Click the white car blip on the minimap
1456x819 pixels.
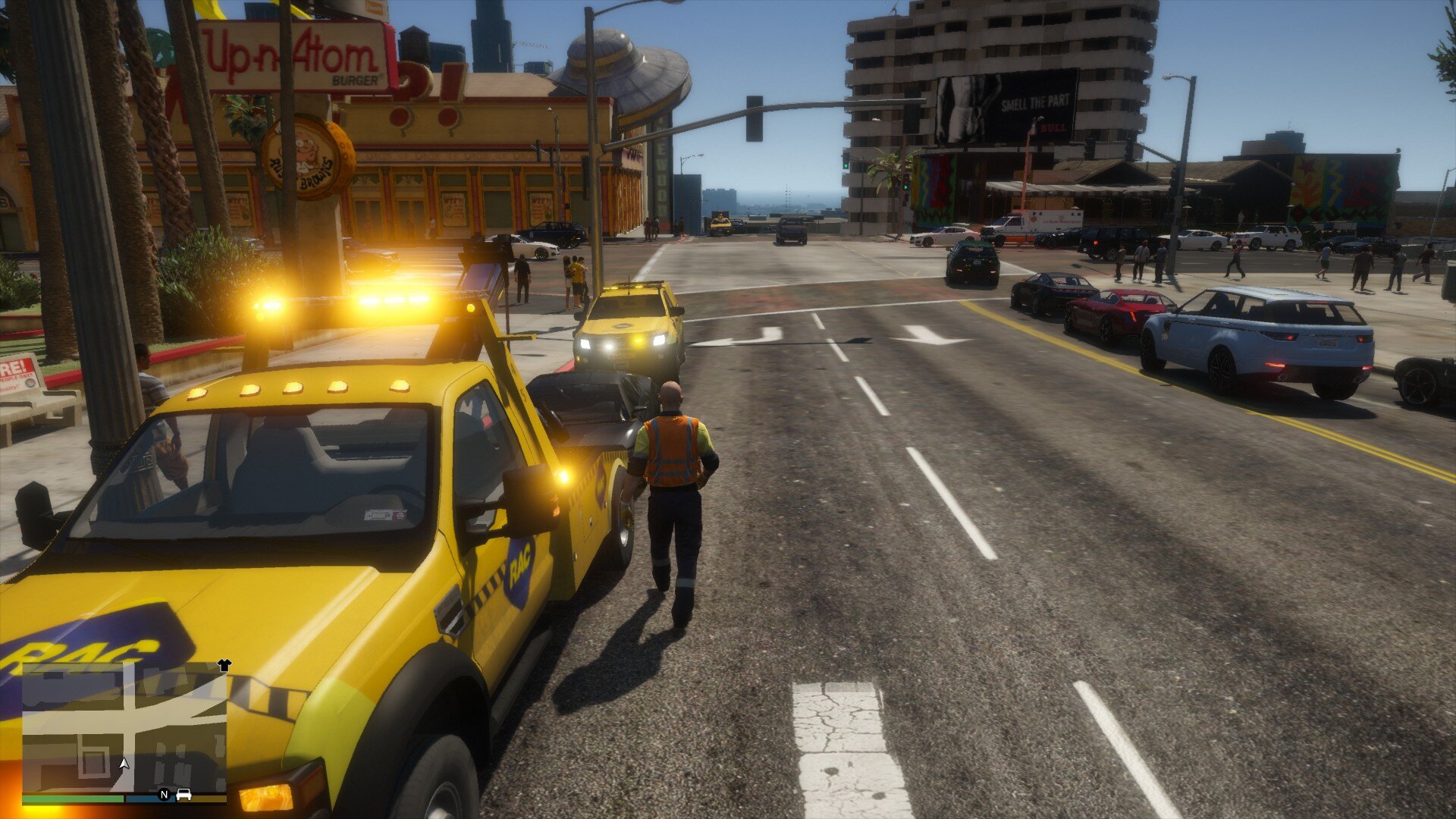point(184,795)
